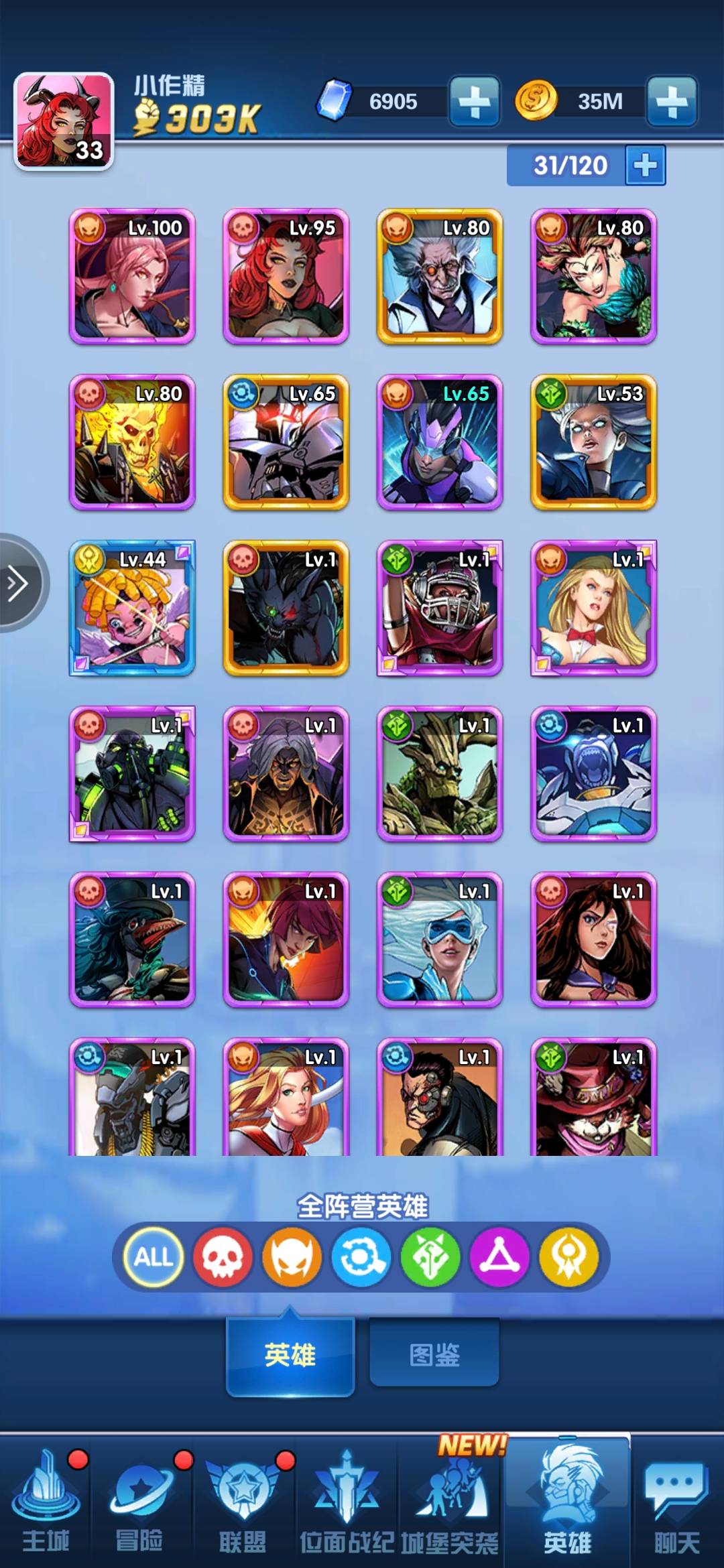Select the Lv.44 cupid hero card

[132, 608]
